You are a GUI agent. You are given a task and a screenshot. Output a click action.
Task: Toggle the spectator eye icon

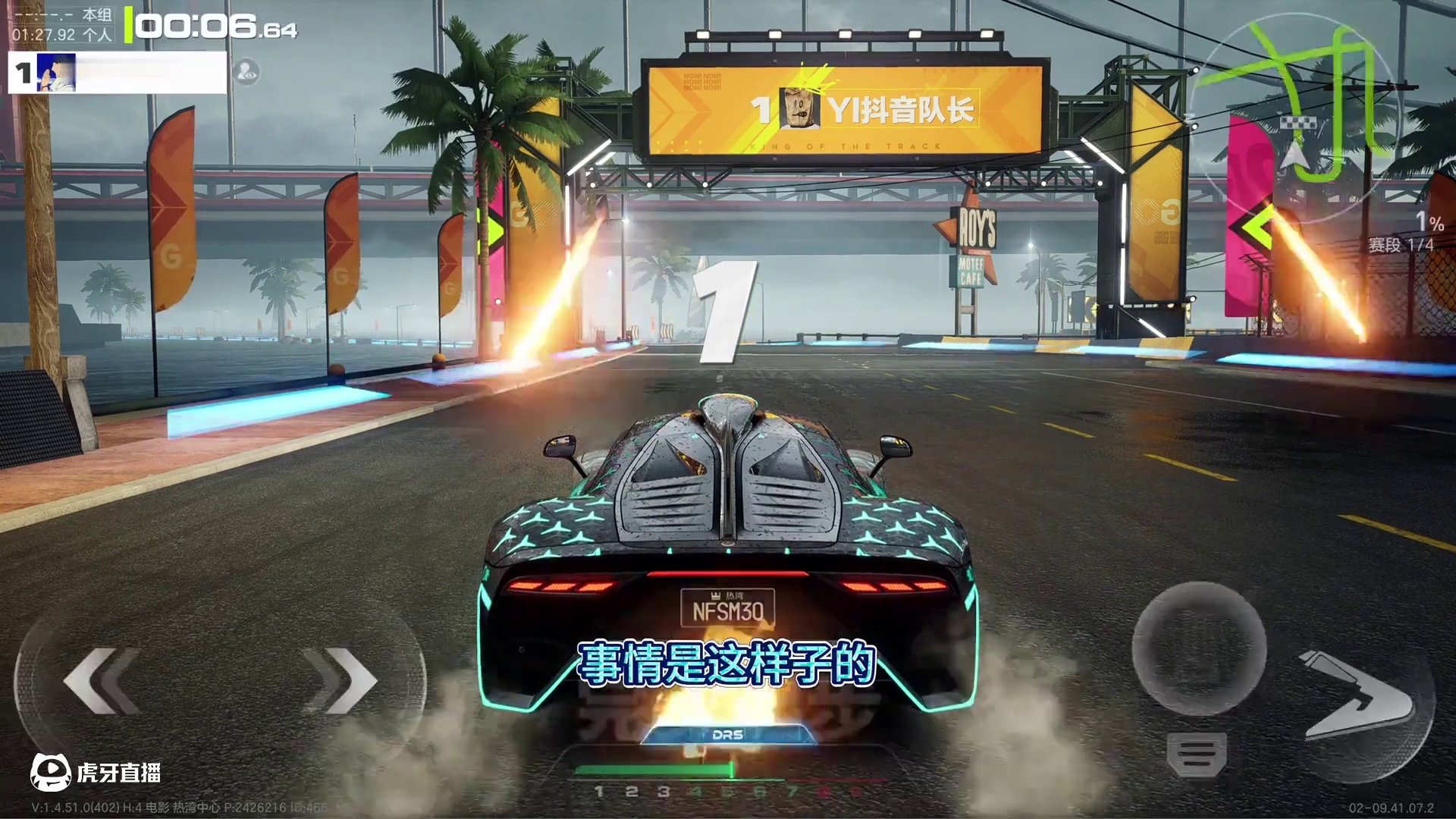(x=246, y=72)
